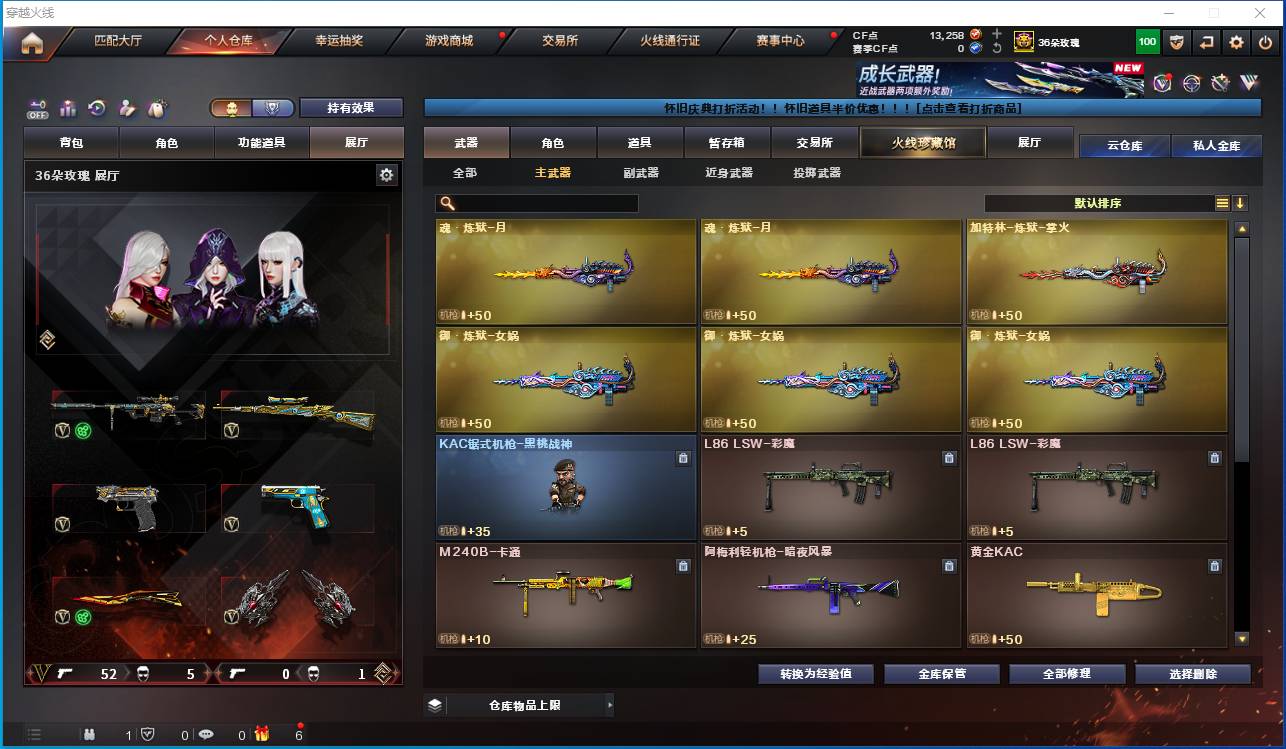Screen dimensions: 1286x749
Task: Click the repeat/switch account arrow icon
Action: coord(1206,41)
